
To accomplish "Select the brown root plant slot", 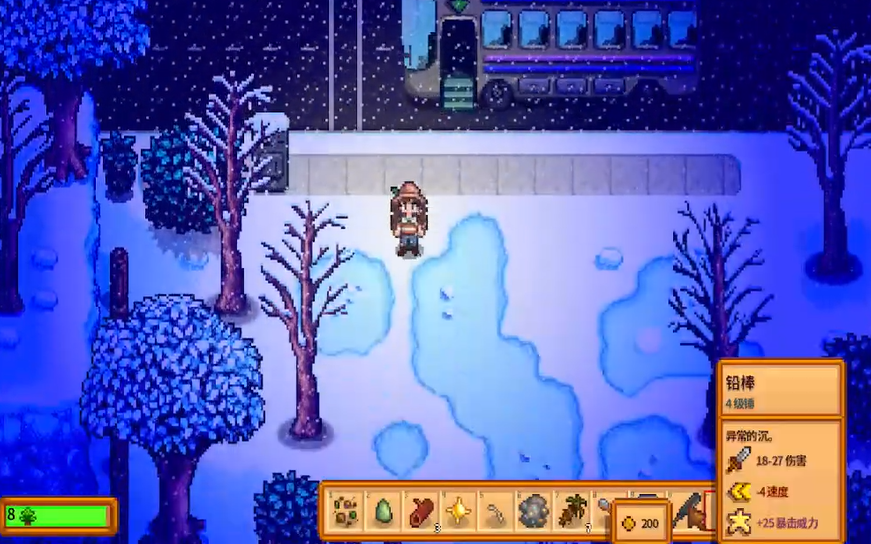I will point(570,511).
